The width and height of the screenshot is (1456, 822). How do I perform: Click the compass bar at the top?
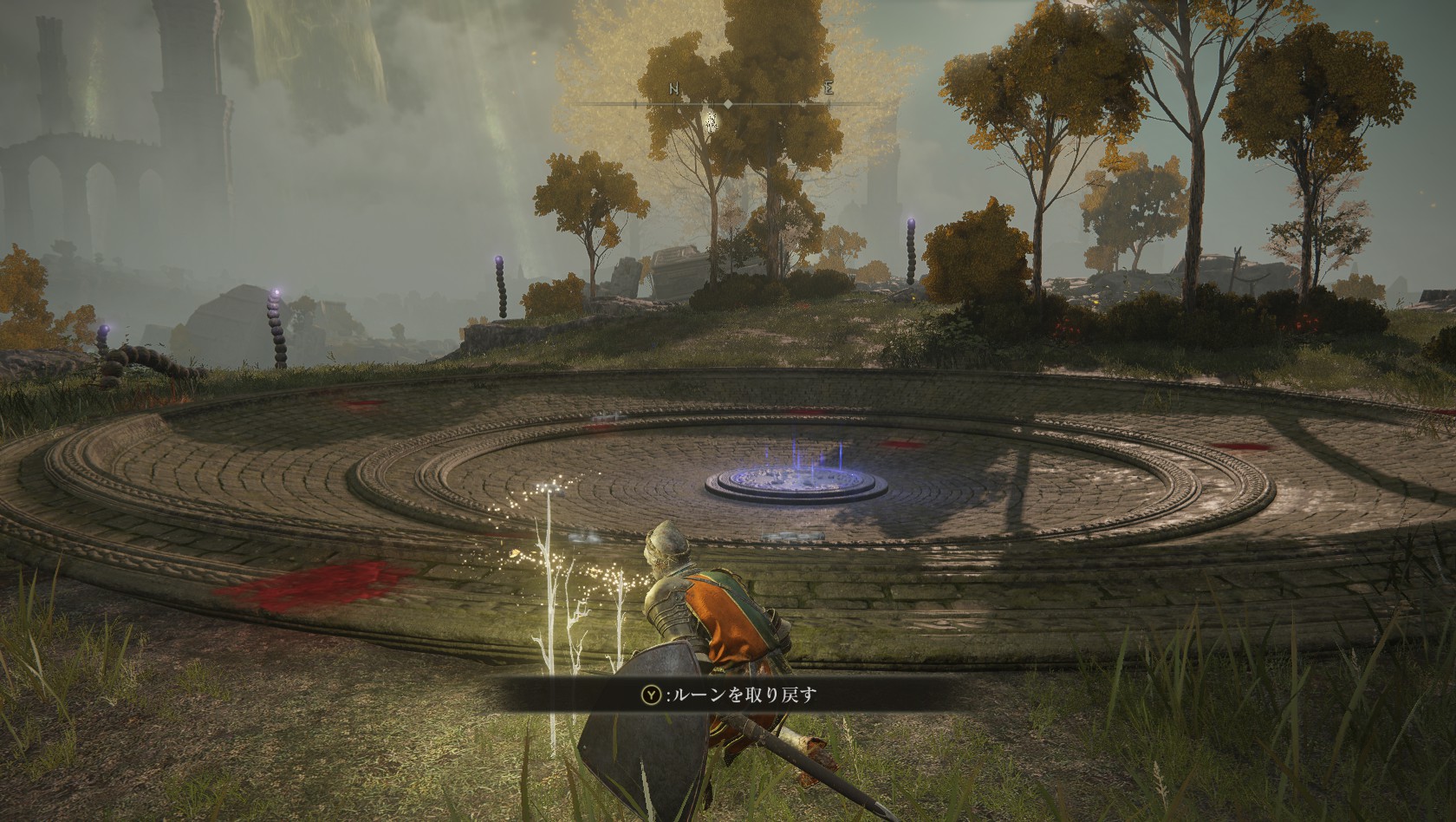[x=728, y=103]
